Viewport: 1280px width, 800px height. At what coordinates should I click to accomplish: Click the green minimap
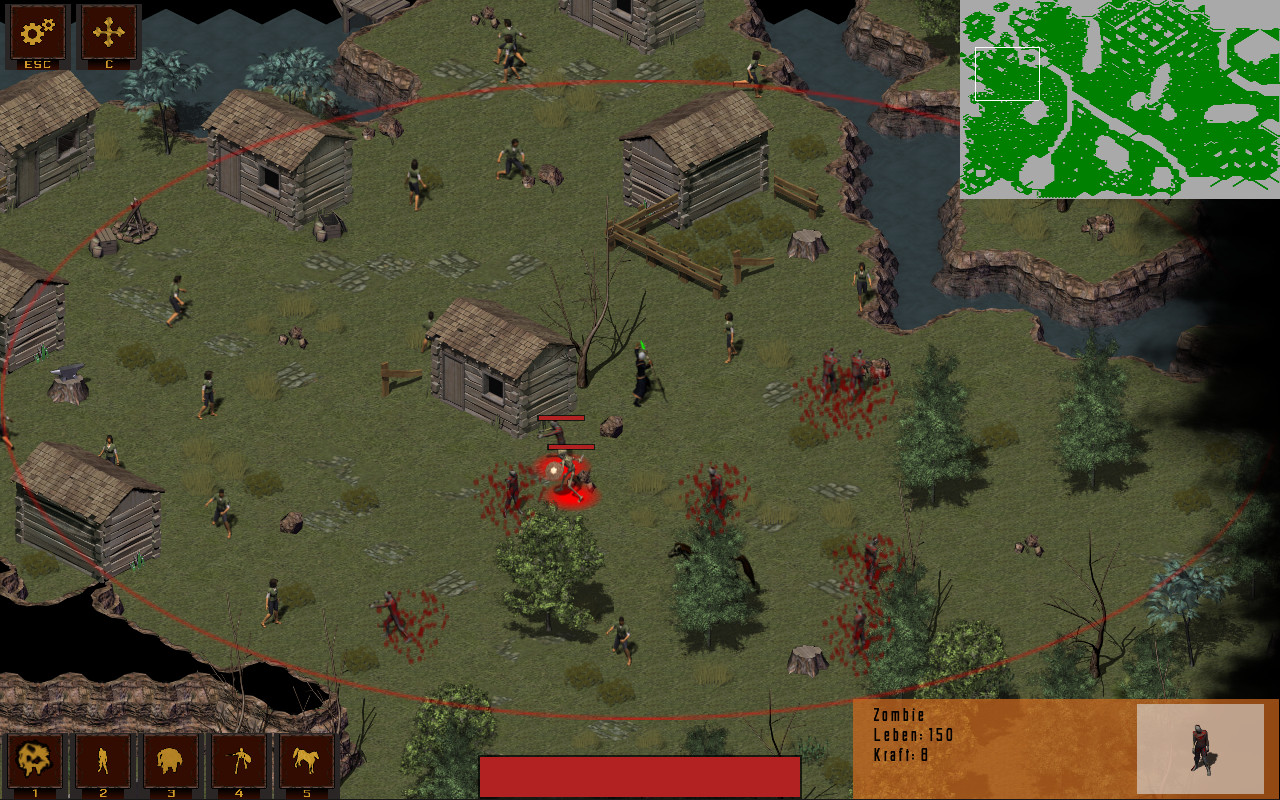(x=1119, y=99)
